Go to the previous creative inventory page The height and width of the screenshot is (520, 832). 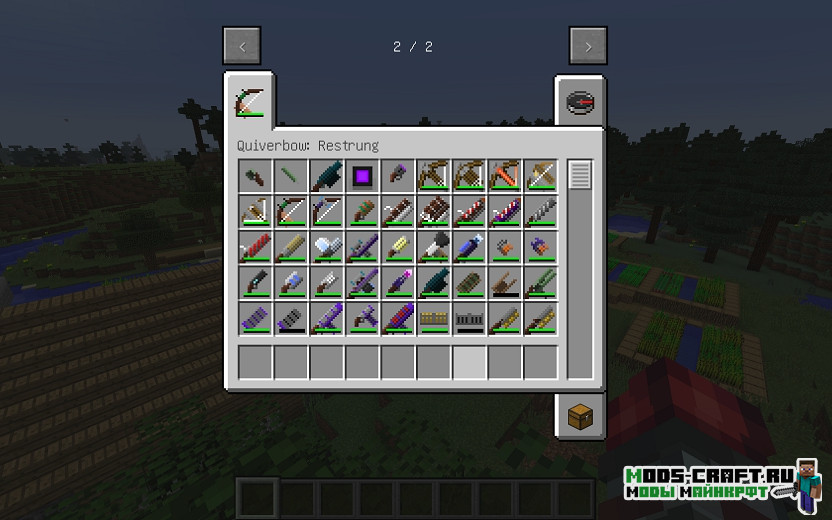click(x=242, y=46)
